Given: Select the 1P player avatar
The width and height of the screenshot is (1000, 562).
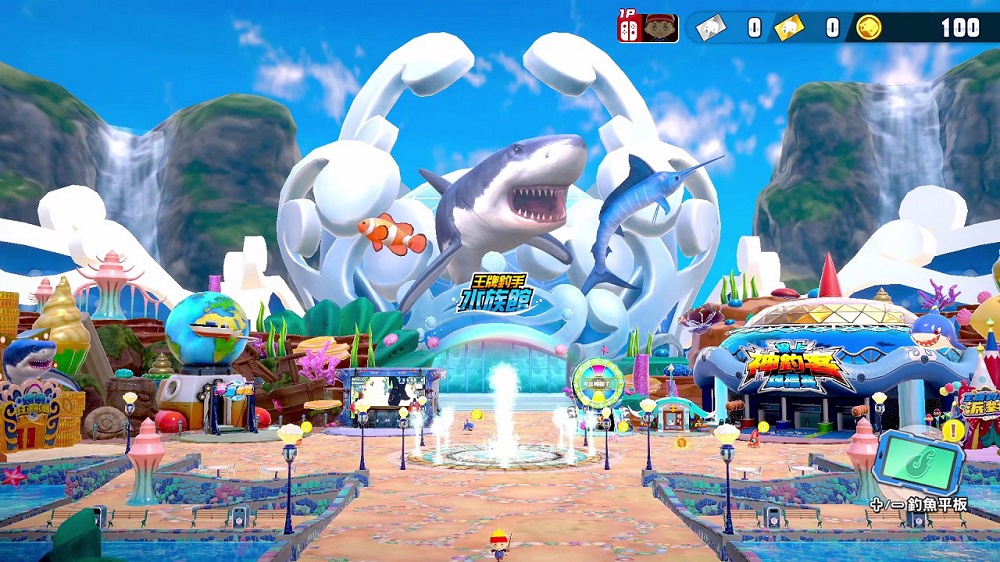Looking at the screenshot, I should tap(661, 27).
